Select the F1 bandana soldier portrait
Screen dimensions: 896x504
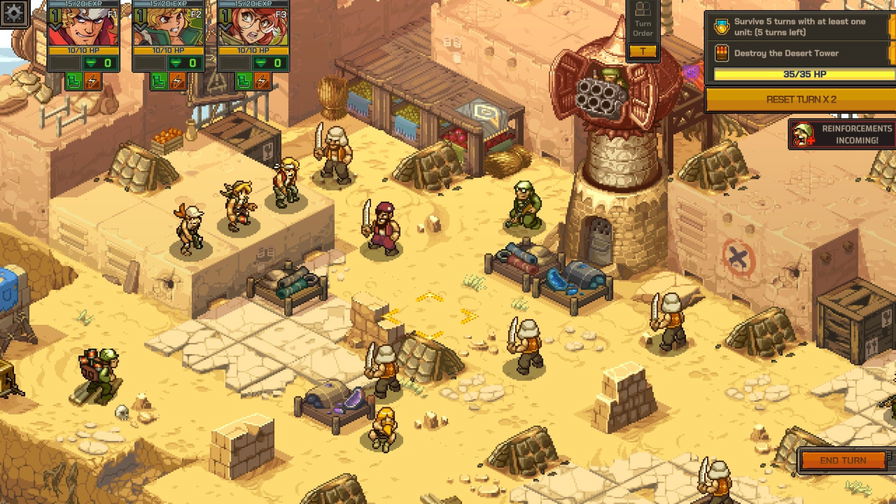point(82,28)
